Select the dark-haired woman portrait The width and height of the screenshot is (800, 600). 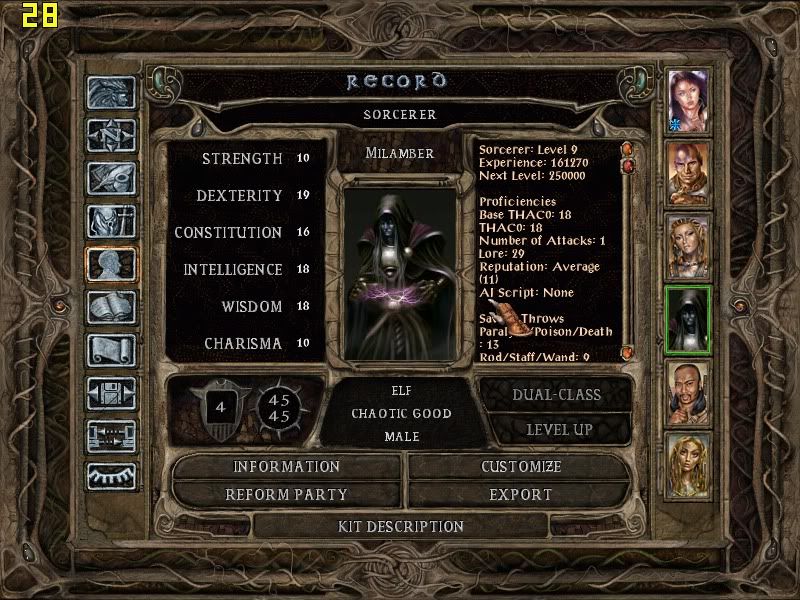pos(689,100)
